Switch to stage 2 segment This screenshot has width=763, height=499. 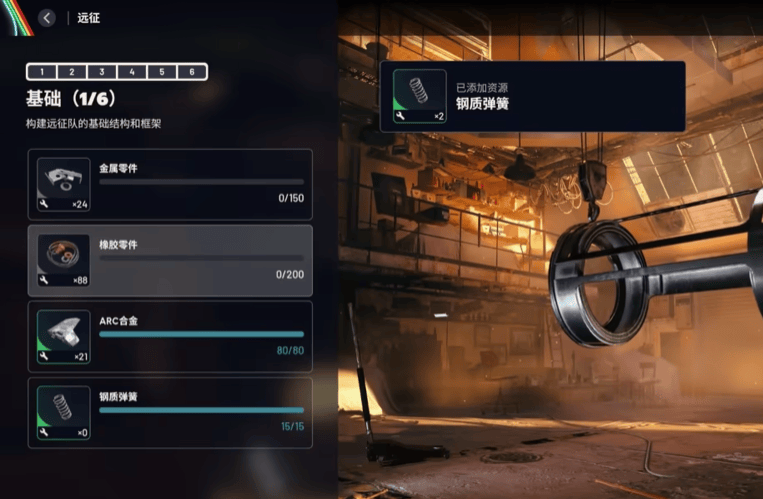[x=71, y=72]
